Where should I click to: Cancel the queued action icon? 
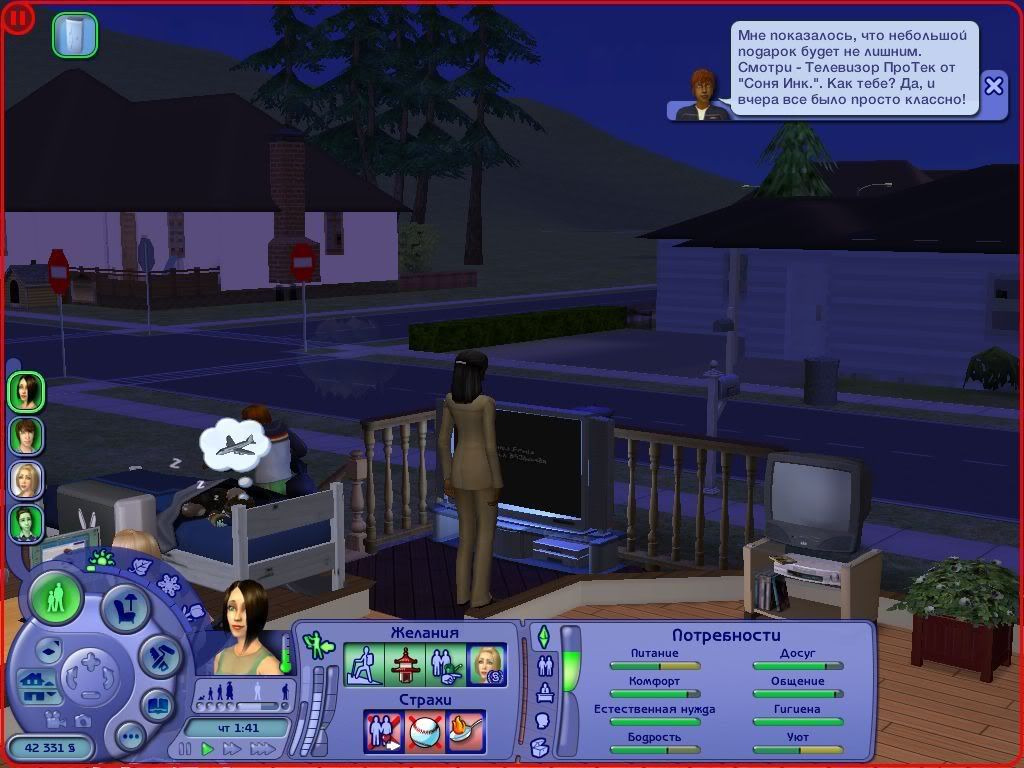(75, 34)
